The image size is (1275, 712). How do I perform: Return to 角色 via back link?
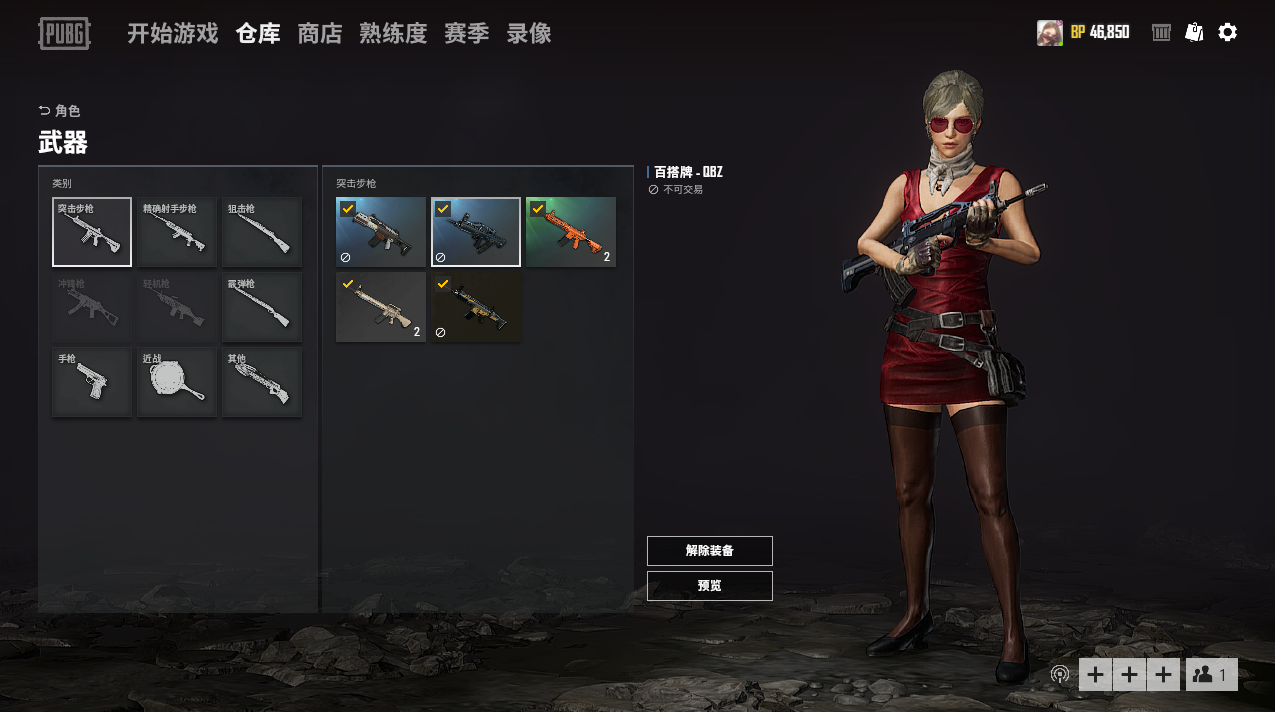pyautogui.click(x=60, y=111)
